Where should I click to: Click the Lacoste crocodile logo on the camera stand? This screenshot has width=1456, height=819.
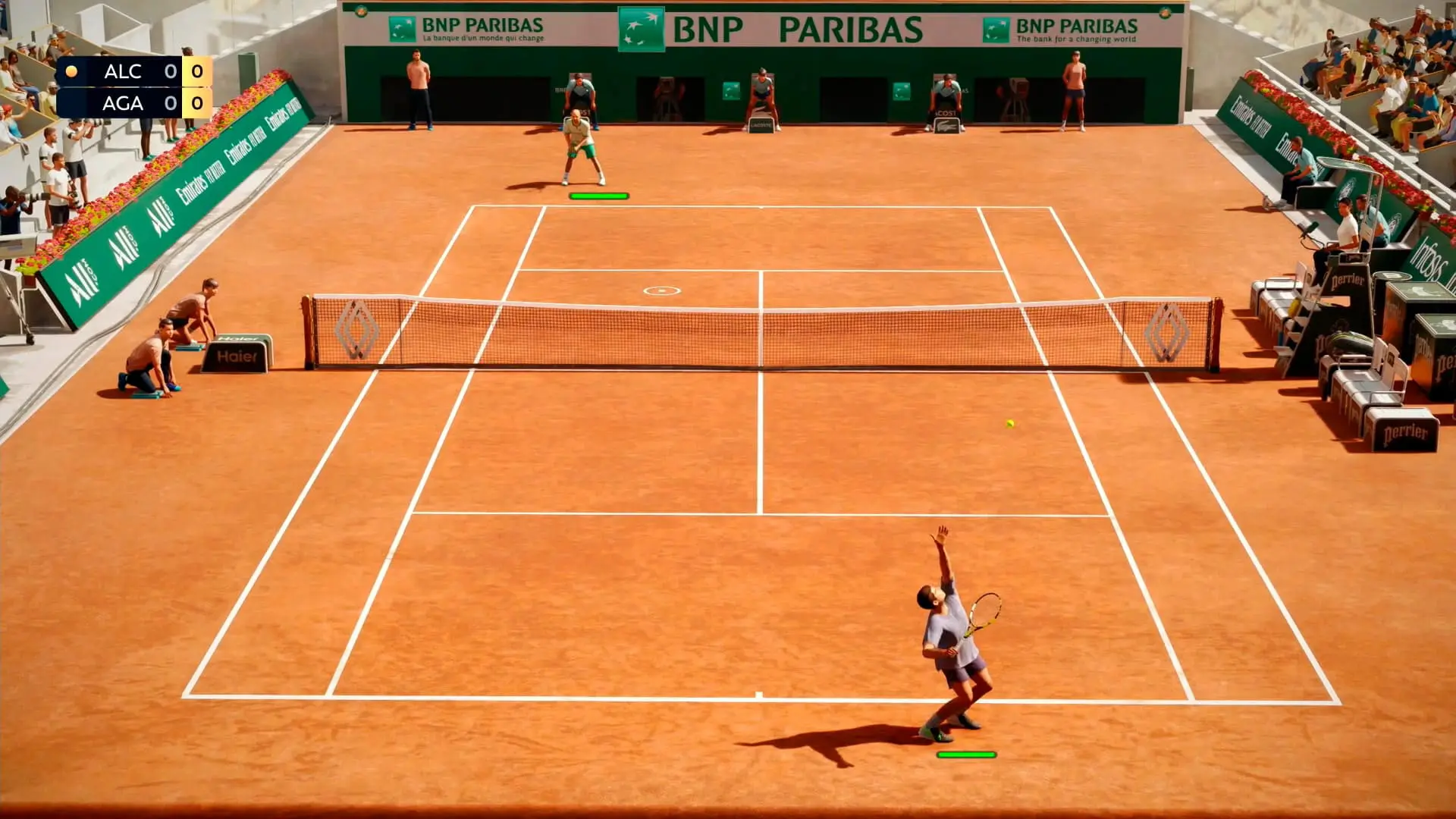pyautogui.click(x=946, y=127)
